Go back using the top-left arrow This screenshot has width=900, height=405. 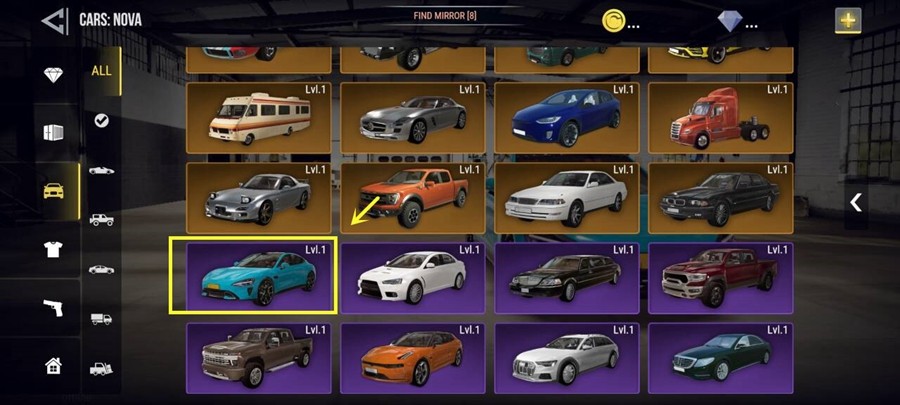[x=55, y=20]
